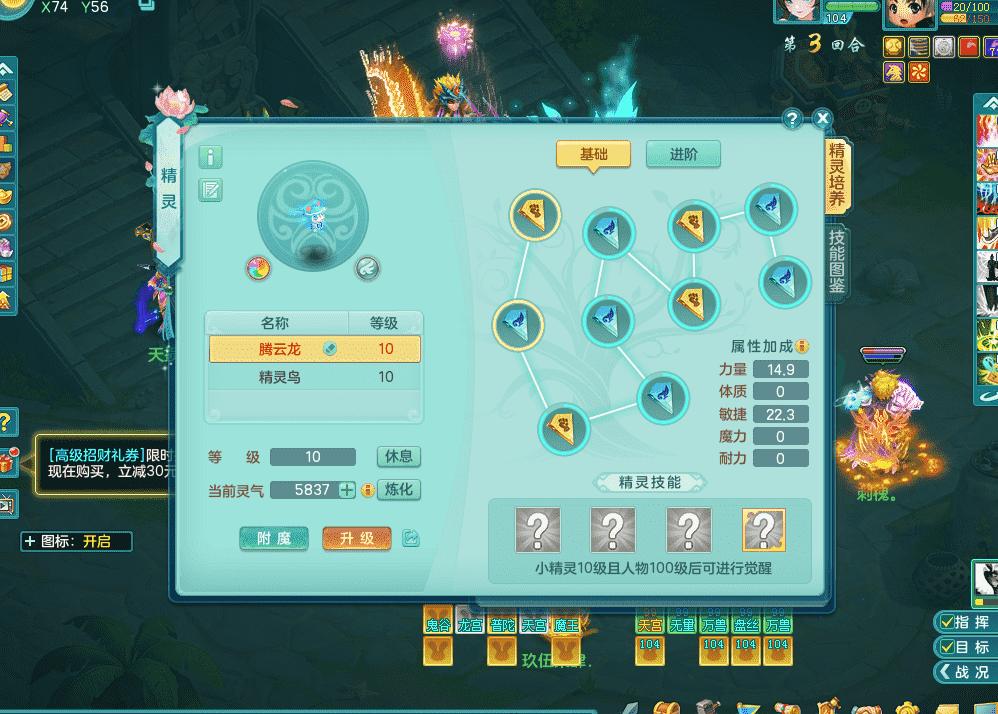Click the rainbow color wheel icon
Viewport: 998px width, 714px height.
259,267
